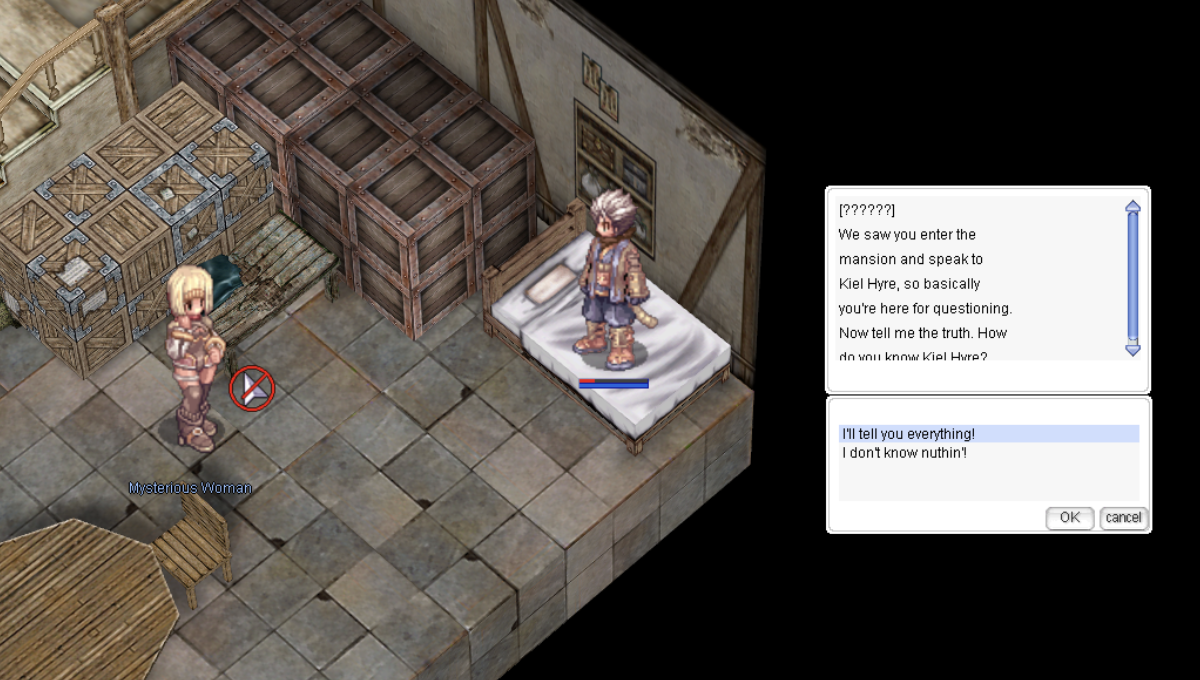
Task: Choose "I'll tell you everything!" reply
Action: (x=908, y=434)
